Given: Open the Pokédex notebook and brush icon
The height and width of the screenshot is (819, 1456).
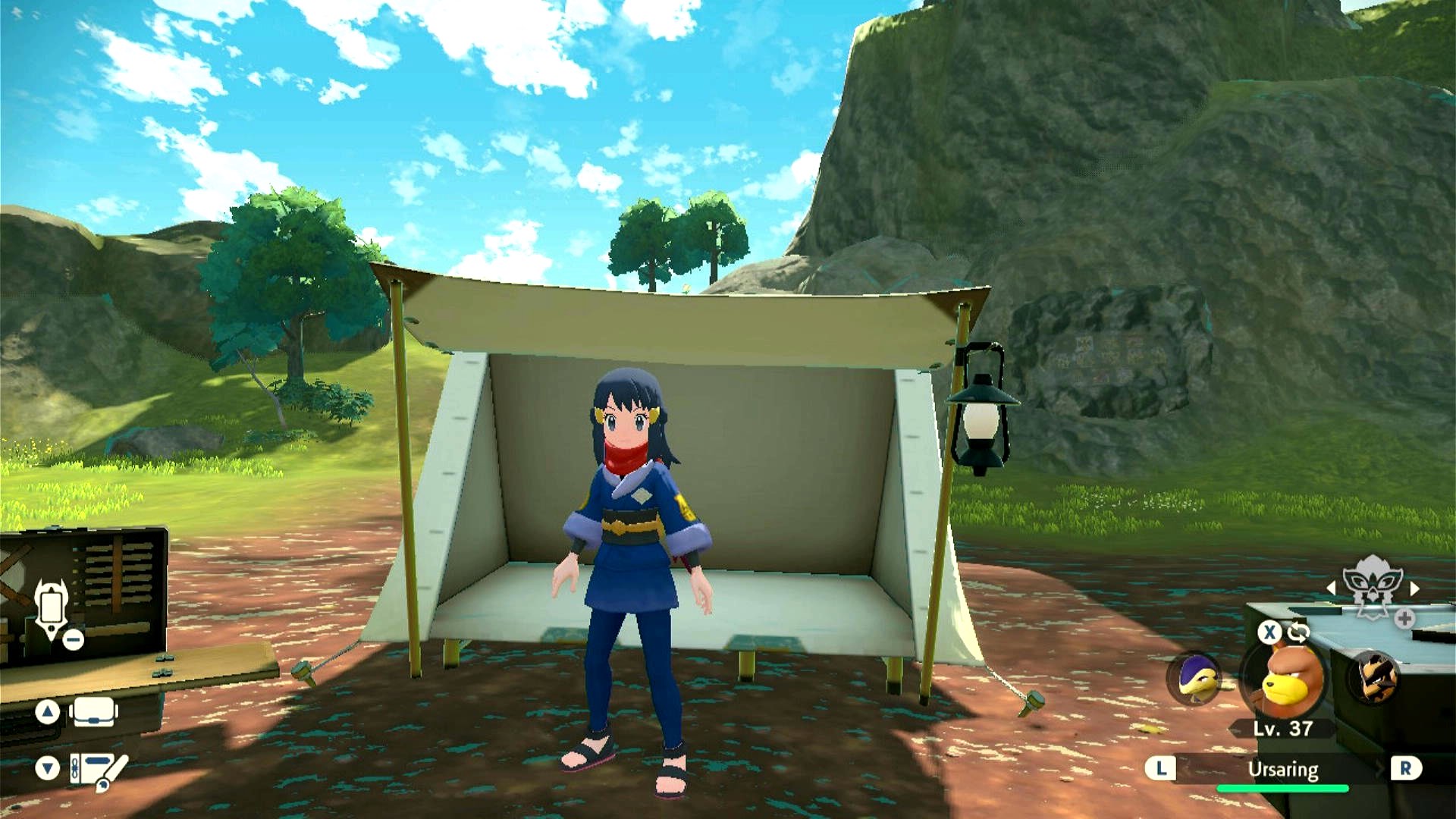Looking at the screenshot, I should [x=99, y=769].
